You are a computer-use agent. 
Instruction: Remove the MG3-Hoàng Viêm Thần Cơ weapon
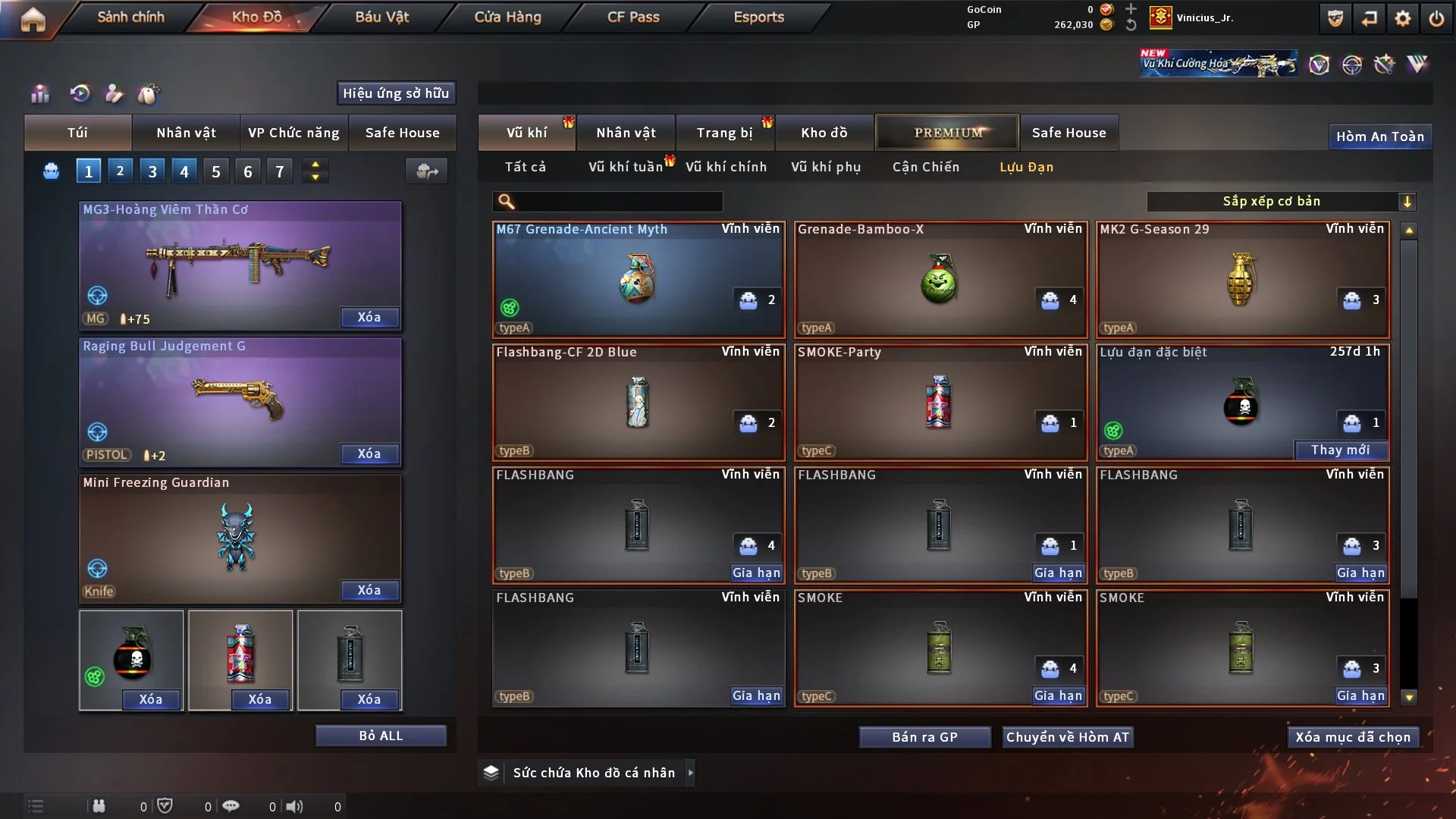(x=369, y=317)
